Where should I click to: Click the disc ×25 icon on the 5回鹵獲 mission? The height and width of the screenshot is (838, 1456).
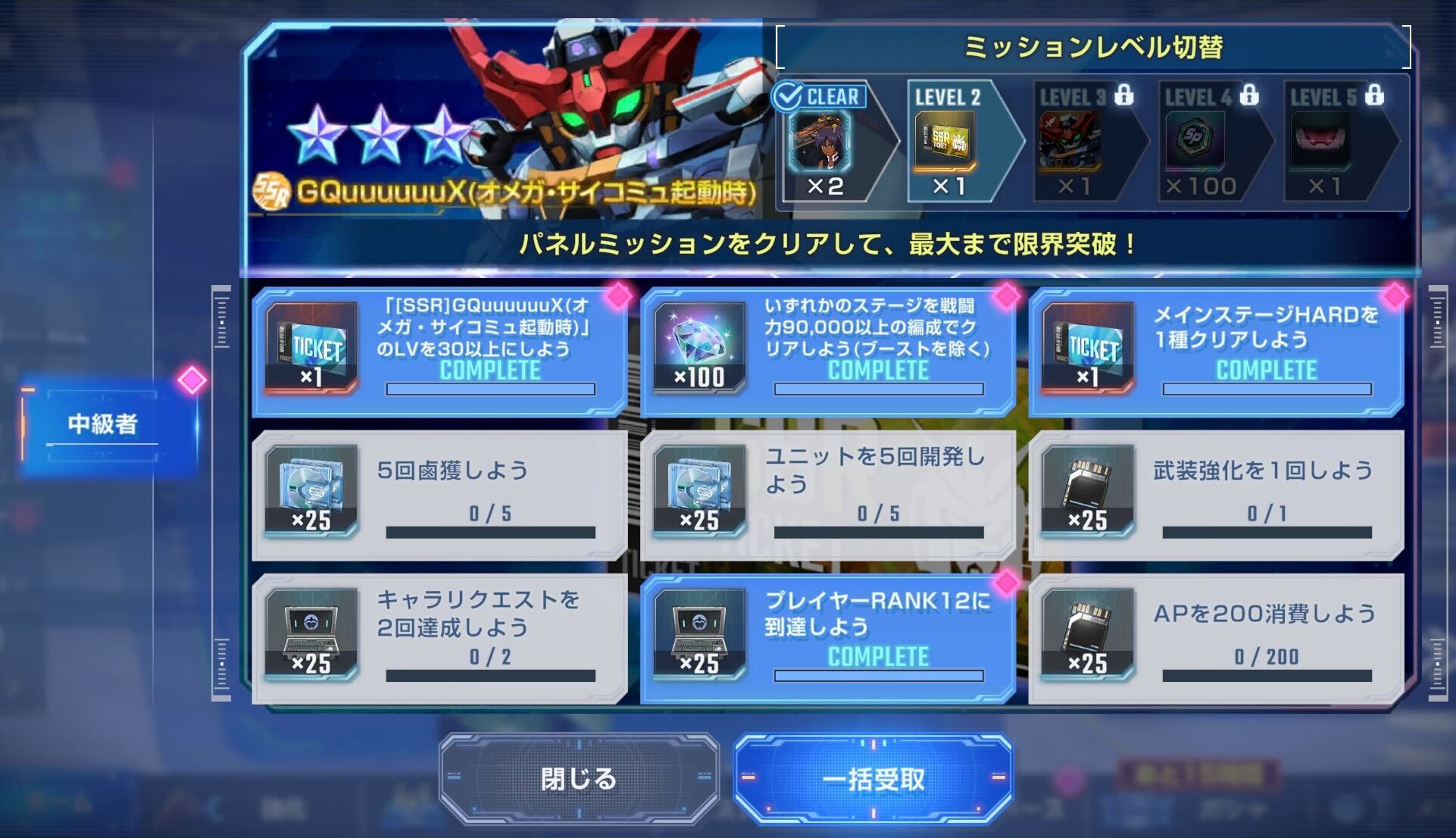pyautogui.click(x=311, y=492)
